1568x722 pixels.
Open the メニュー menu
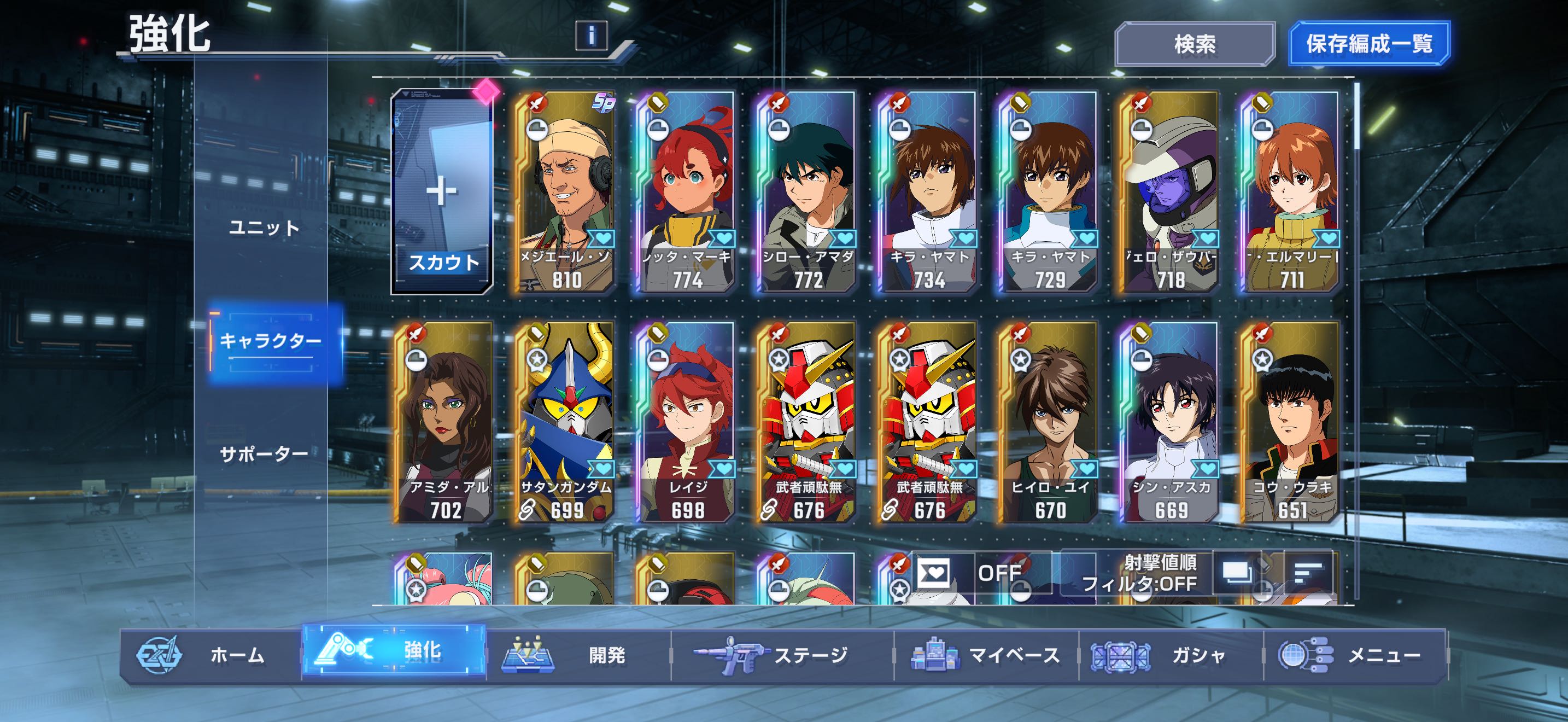tap(1355, 655)
